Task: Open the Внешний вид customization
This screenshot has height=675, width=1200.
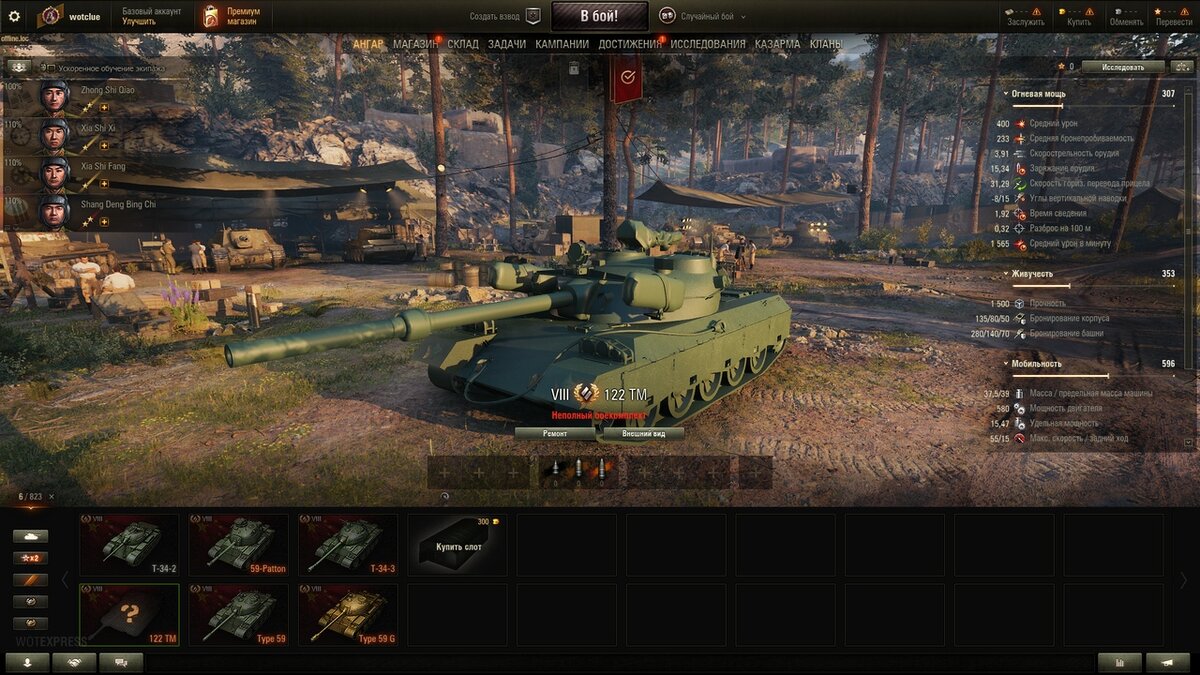Action: [640, 434]
